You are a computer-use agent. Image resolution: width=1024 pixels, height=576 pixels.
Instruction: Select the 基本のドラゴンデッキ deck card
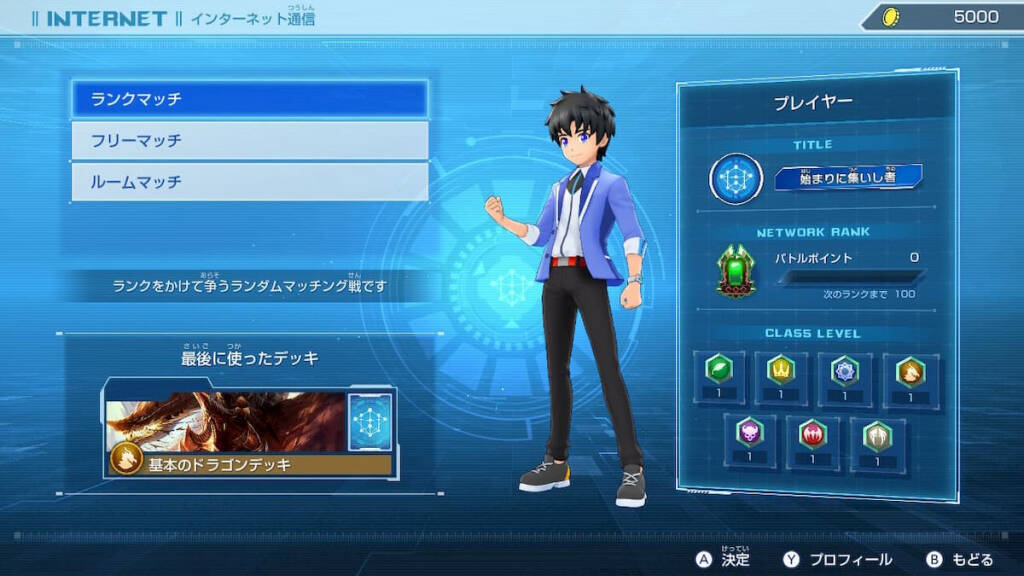[250, 432]
